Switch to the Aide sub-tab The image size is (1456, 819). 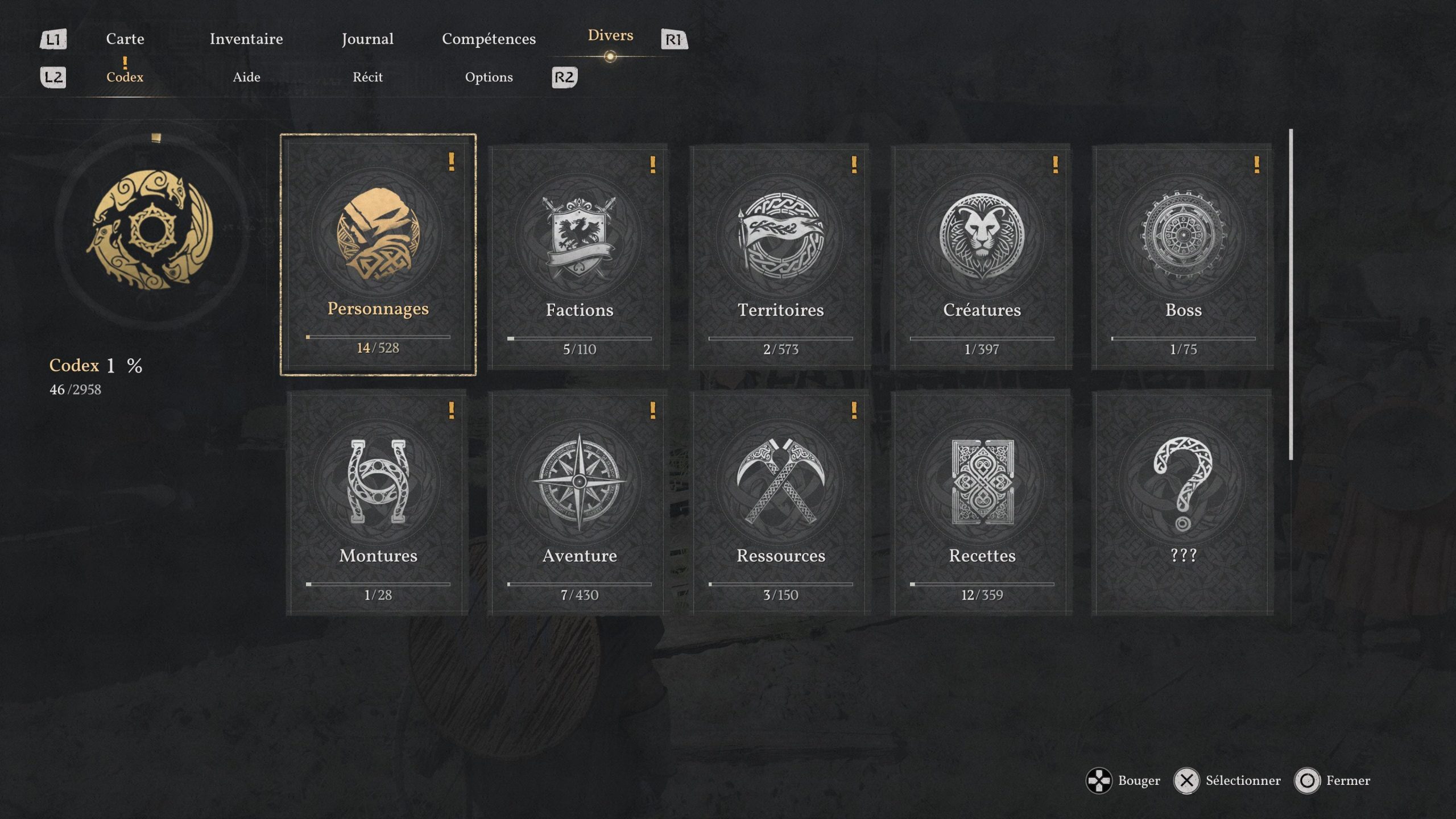tap(246, 77)
